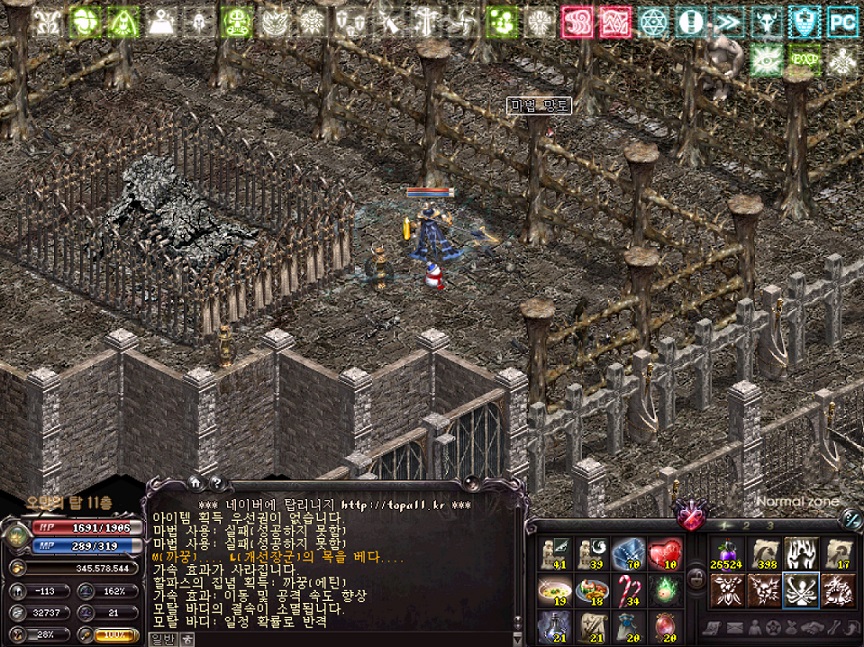Use the scroll with 398 count
Viewport: 864px width, 647px height.
[x=764, y=554]
